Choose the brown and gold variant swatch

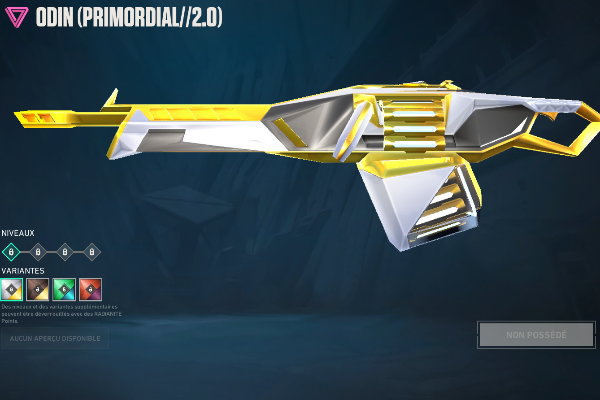coord(38,289)
